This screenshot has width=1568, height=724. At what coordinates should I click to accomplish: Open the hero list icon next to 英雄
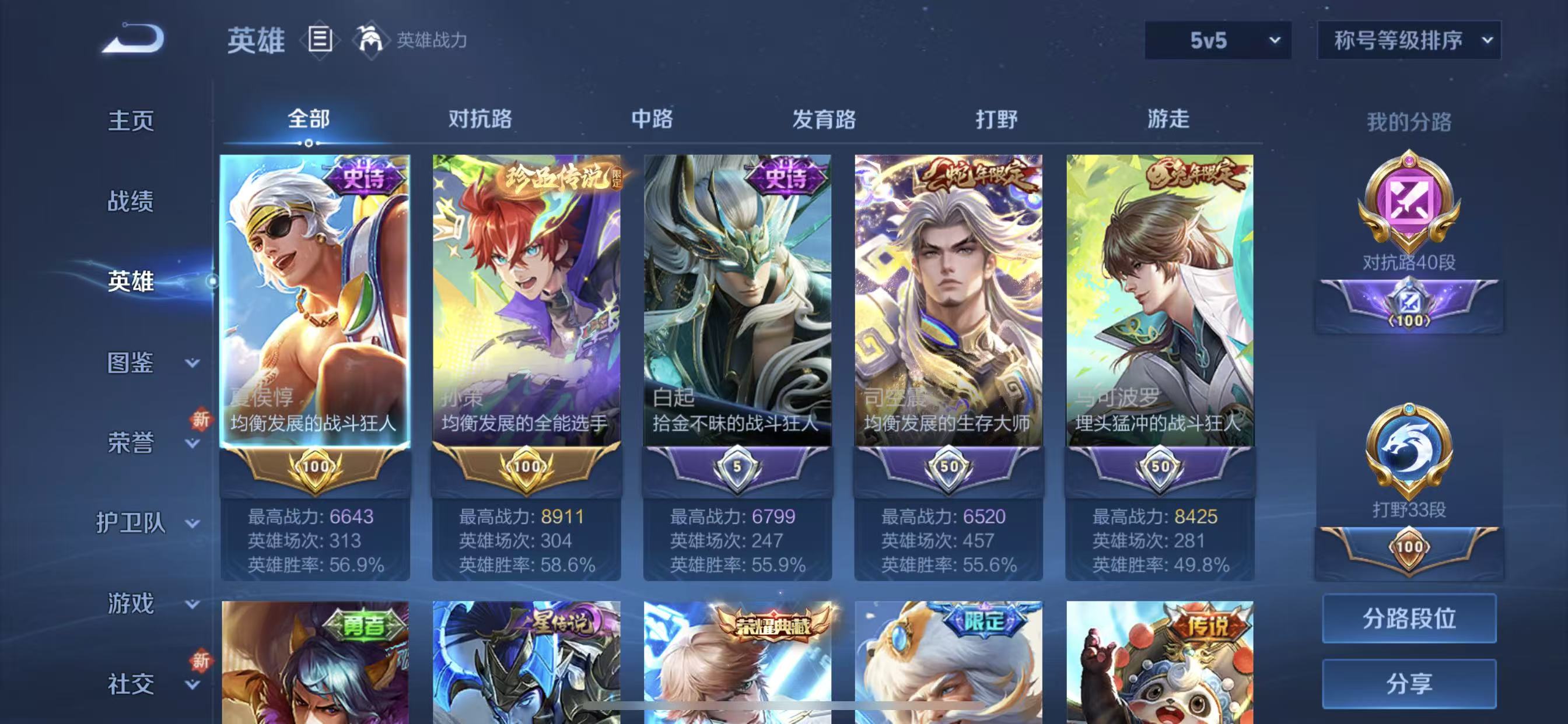coord(317,40)
